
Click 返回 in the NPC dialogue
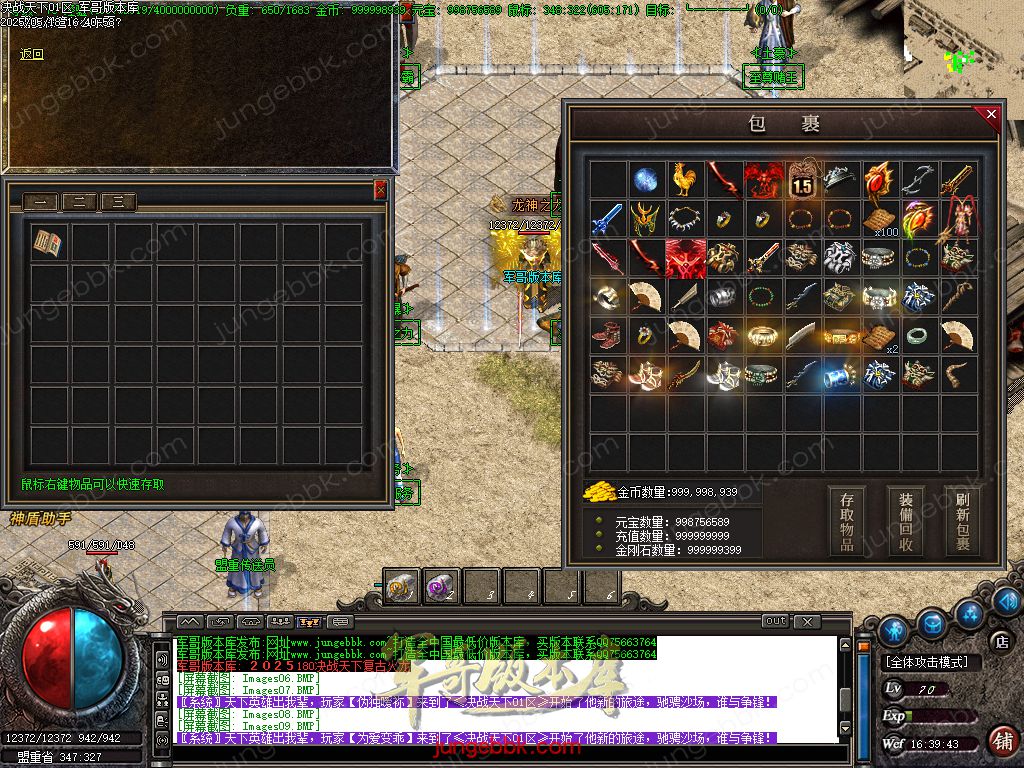[x=32, y=54]
